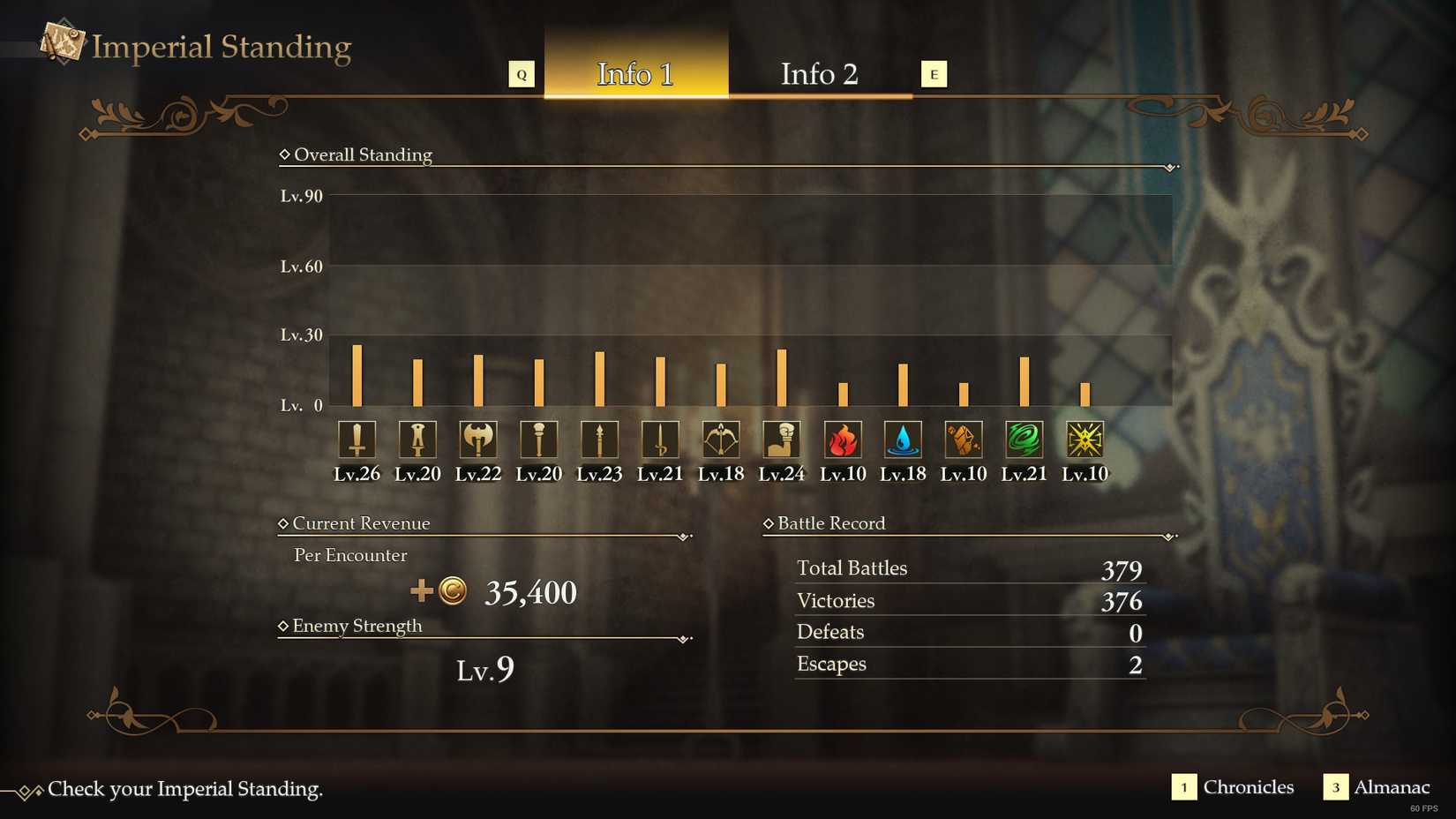Image resolution: width=1456 pixels, height=819 pixels.
Task: Expand the Overall Standing section arrow
Action: [x=1169, y=166]
